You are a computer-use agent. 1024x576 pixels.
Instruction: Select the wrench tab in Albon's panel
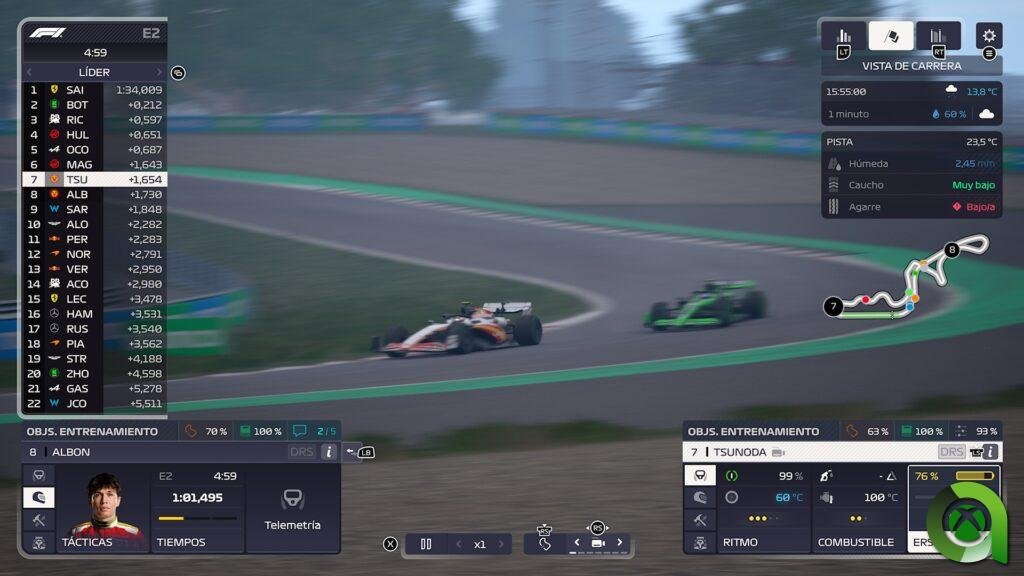tap(39, 520)
